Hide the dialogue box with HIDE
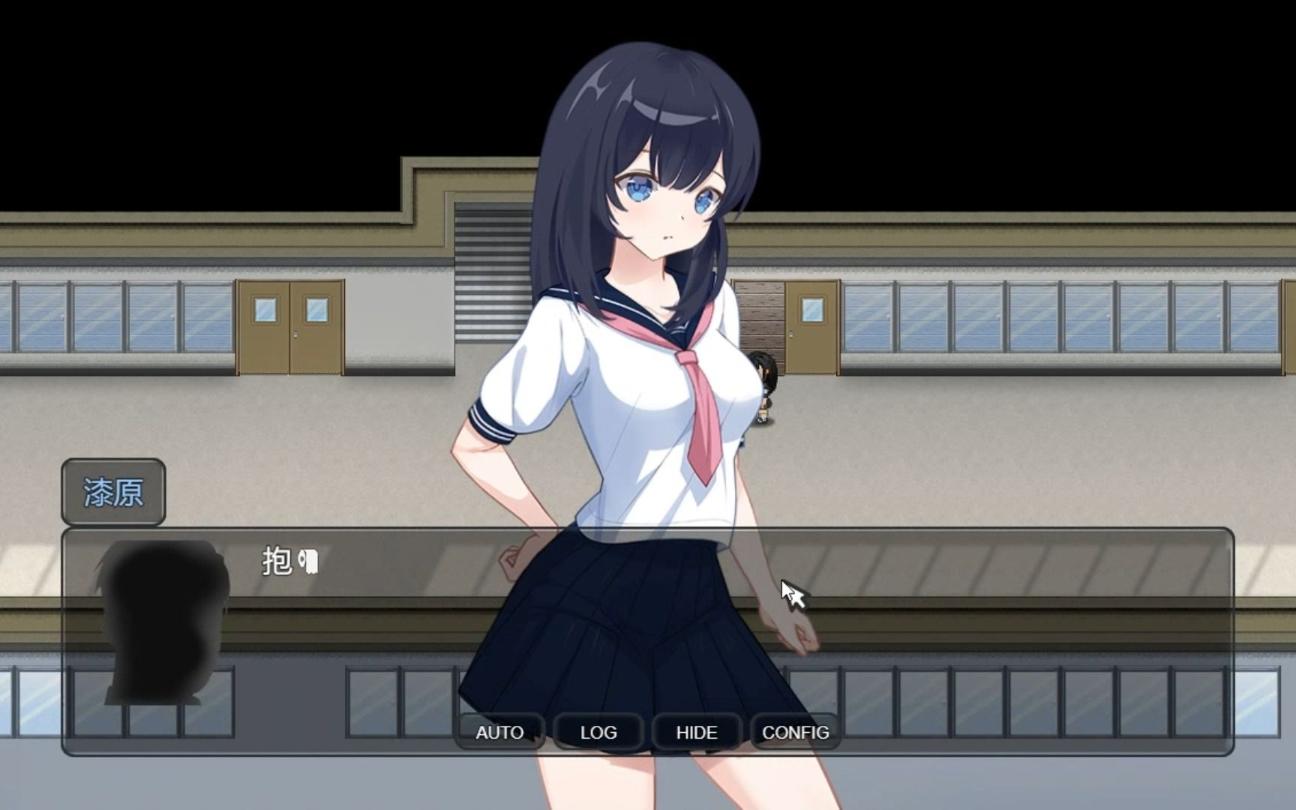The width and height of the screenshot is (1296, 810). click(x=695, y=732)
